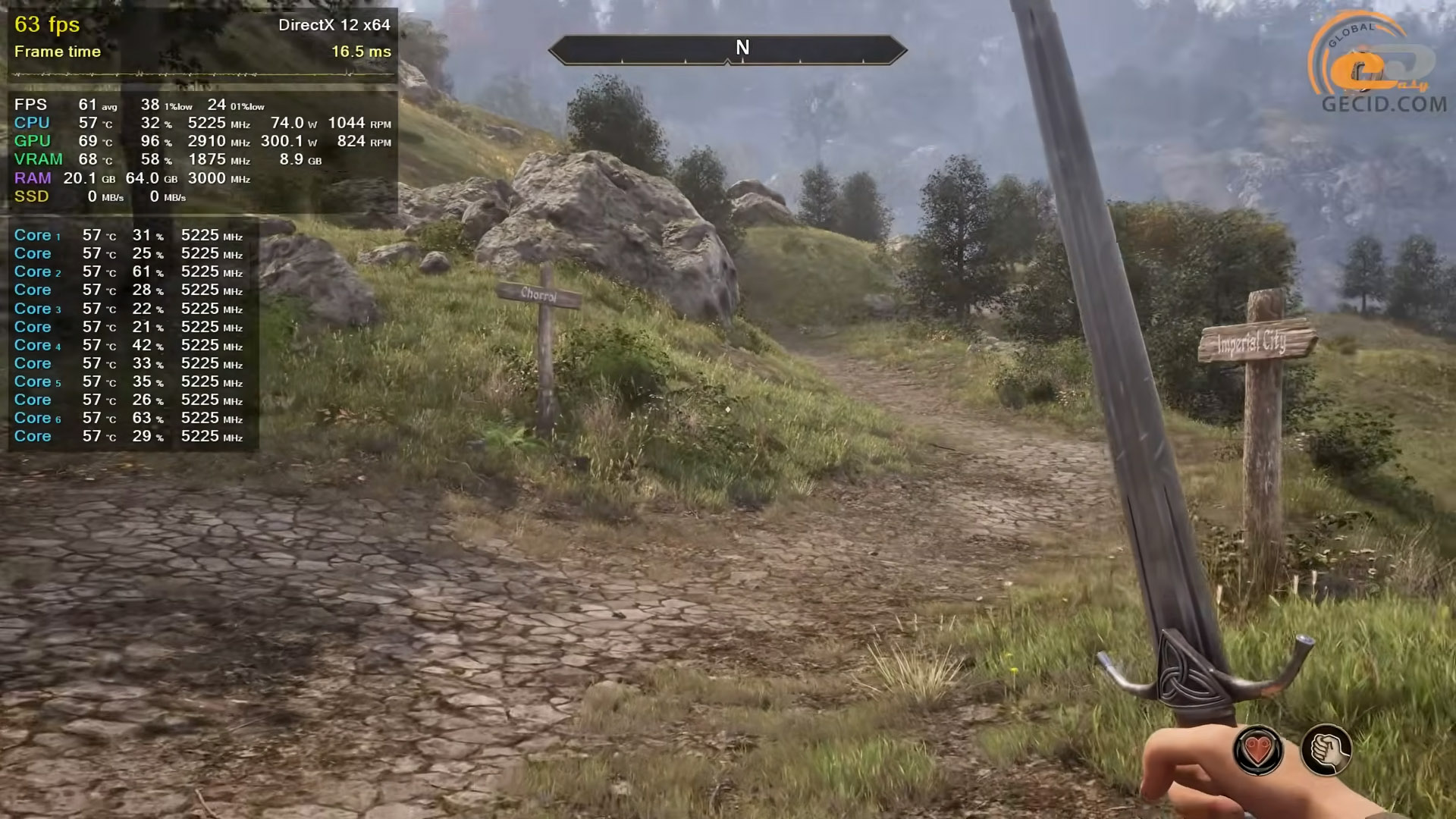Click the compass bar showing N
The image size is (1456, 819).
pyautogui.click(x=727, y=50)
